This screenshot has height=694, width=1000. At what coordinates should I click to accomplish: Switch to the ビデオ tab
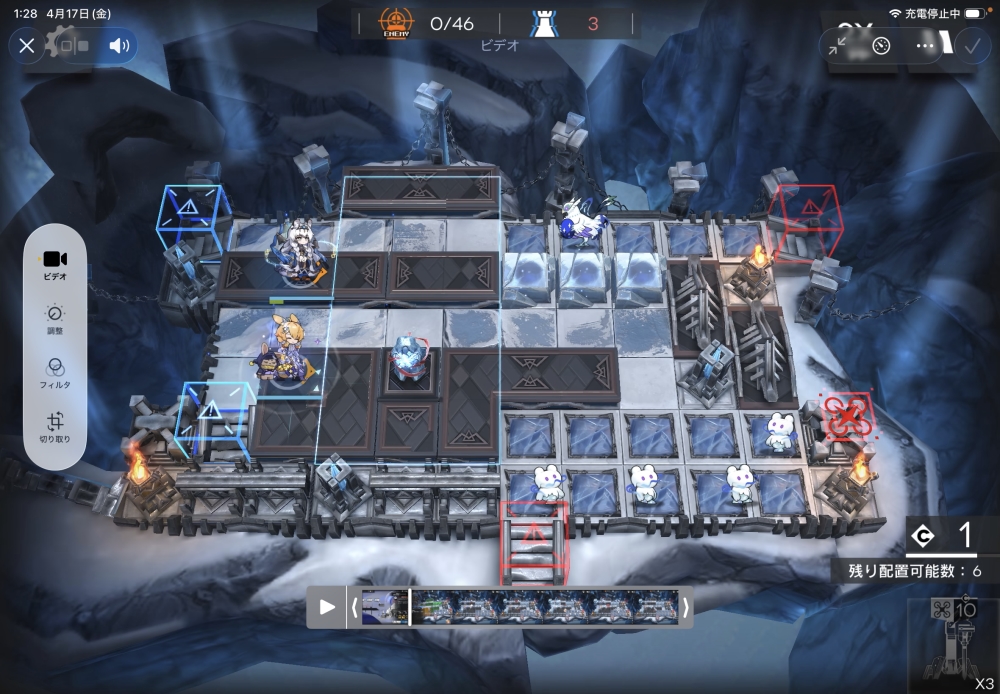[56, 264]
